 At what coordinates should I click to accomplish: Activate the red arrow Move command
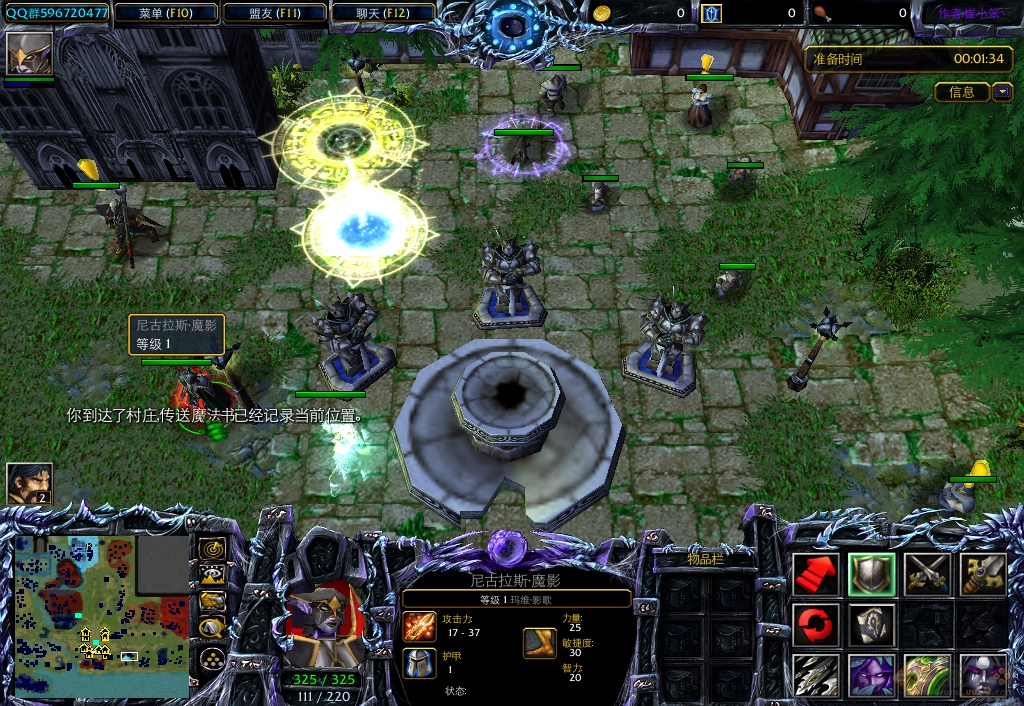pyautogui.click(x=816, y=574)
